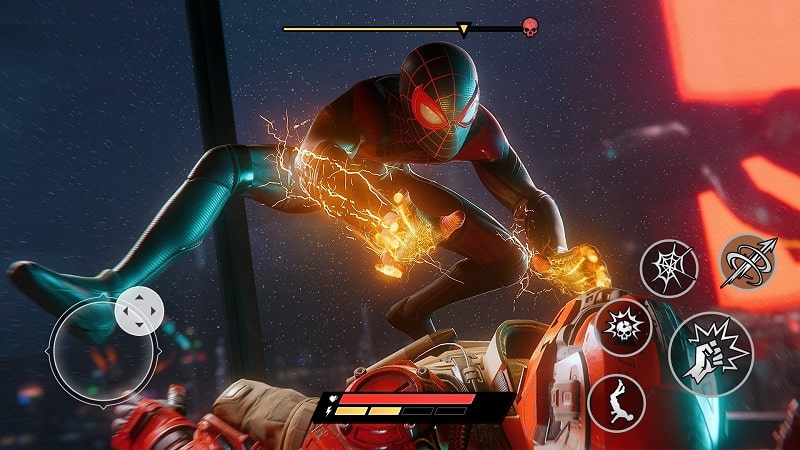
Task: Perform the backflip dodge move
Action: [x=615, y=403]
